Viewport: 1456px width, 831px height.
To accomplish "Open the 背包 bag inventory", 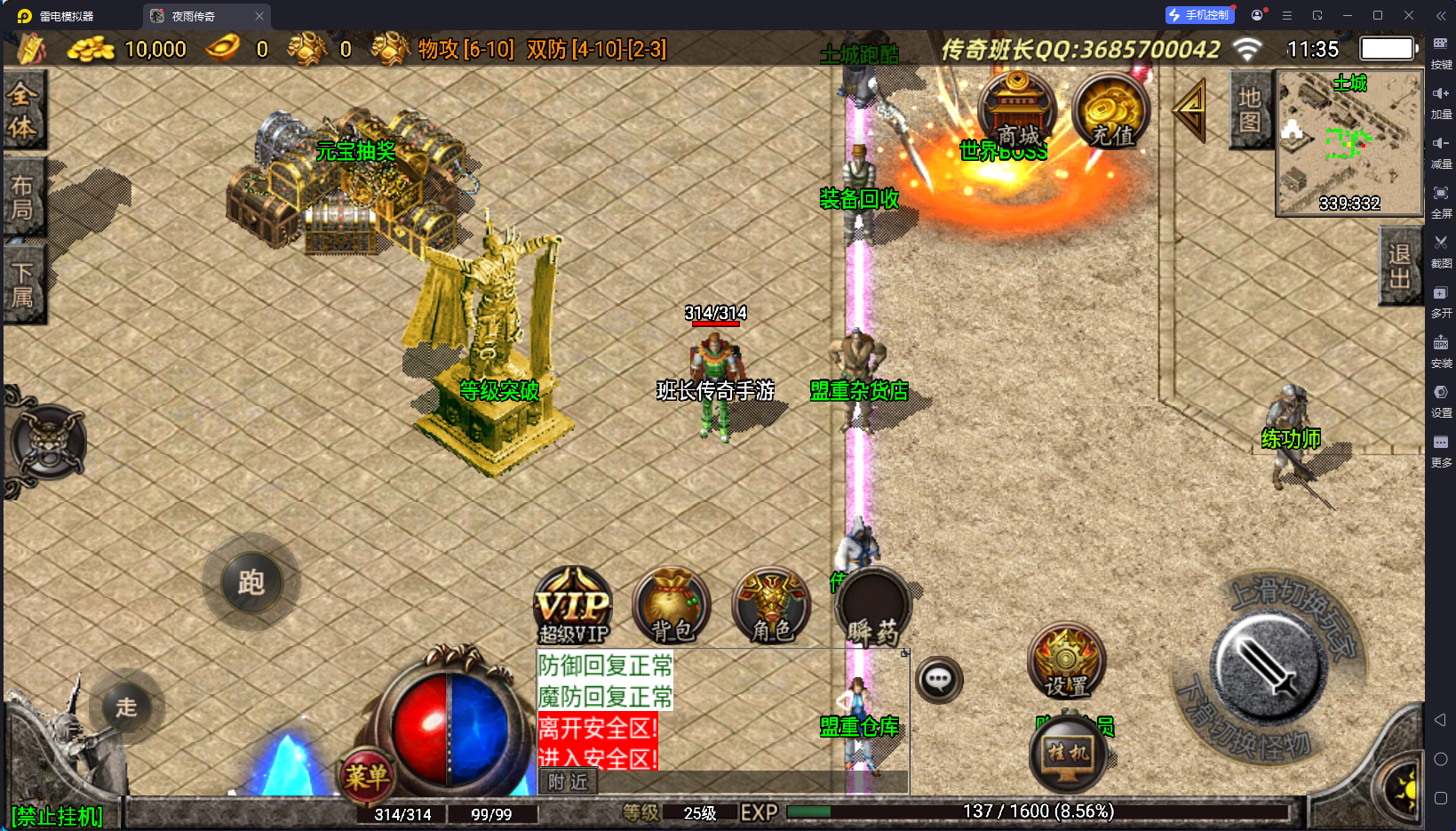I will 672,607.
